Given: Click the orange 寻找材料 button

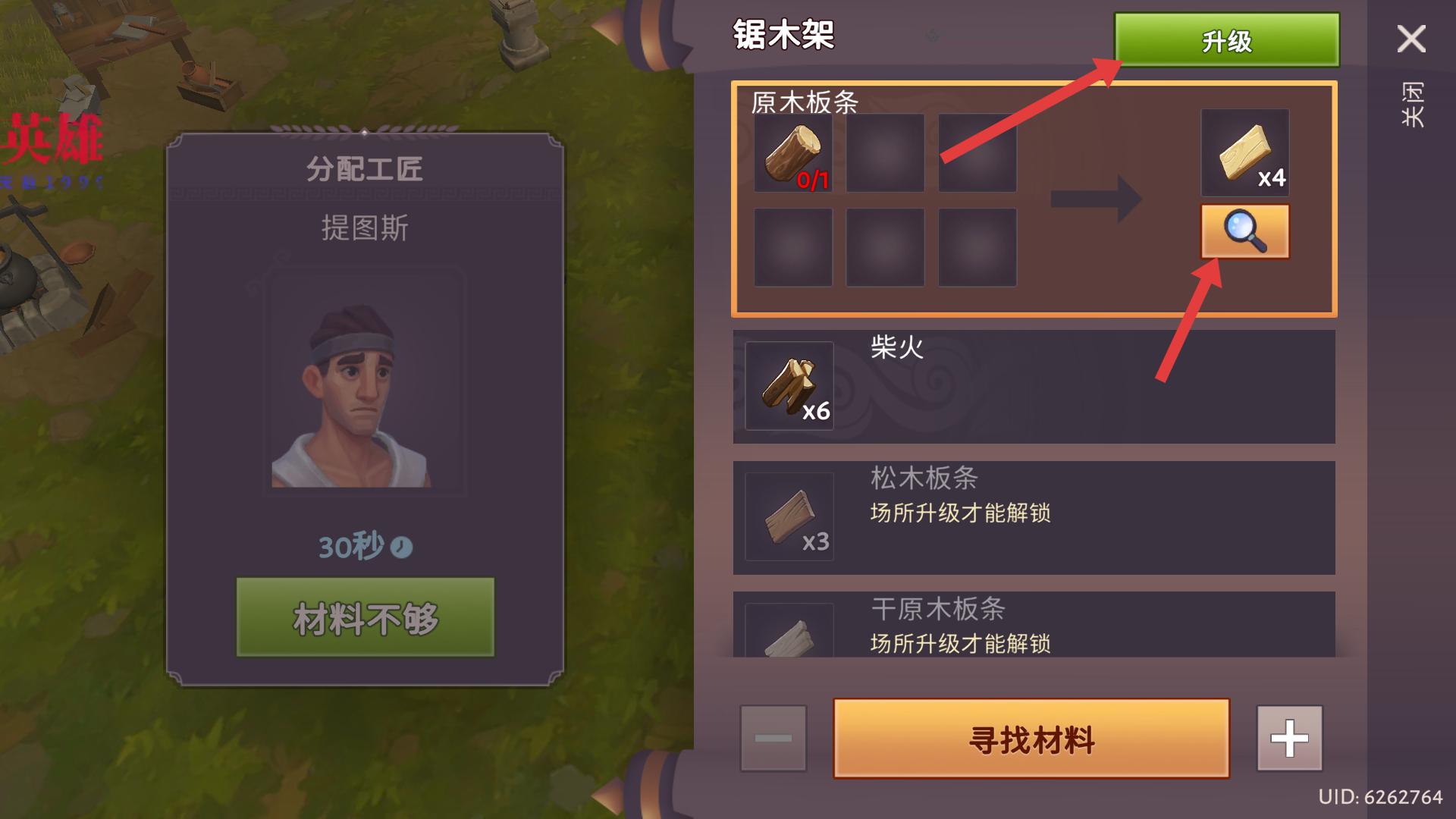Looking at the screenshot, I should point(1031,739).
